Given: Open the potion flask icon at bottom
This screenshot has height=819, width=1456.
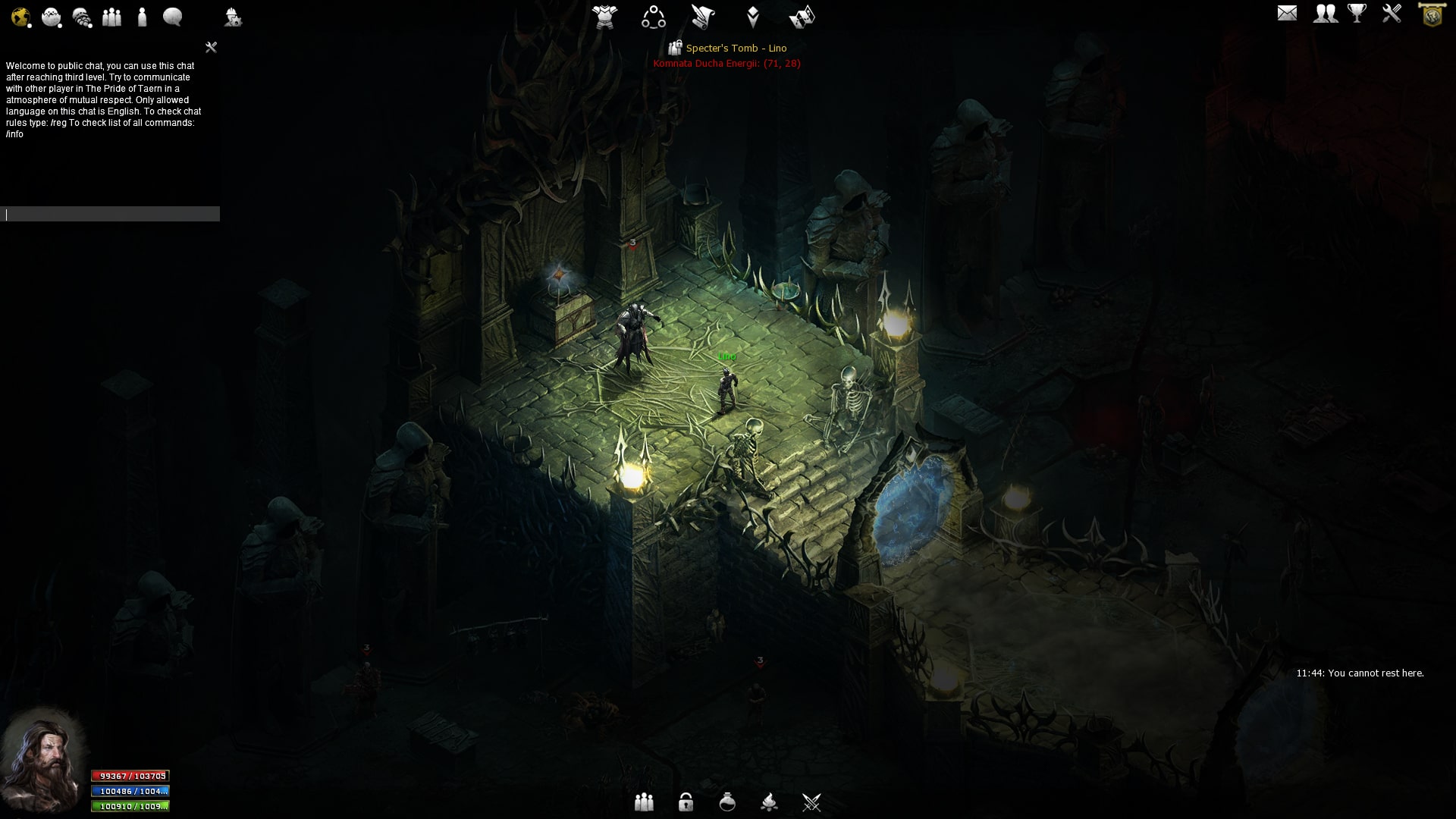Looking at the screenshot, I should (x=729, y=802).
